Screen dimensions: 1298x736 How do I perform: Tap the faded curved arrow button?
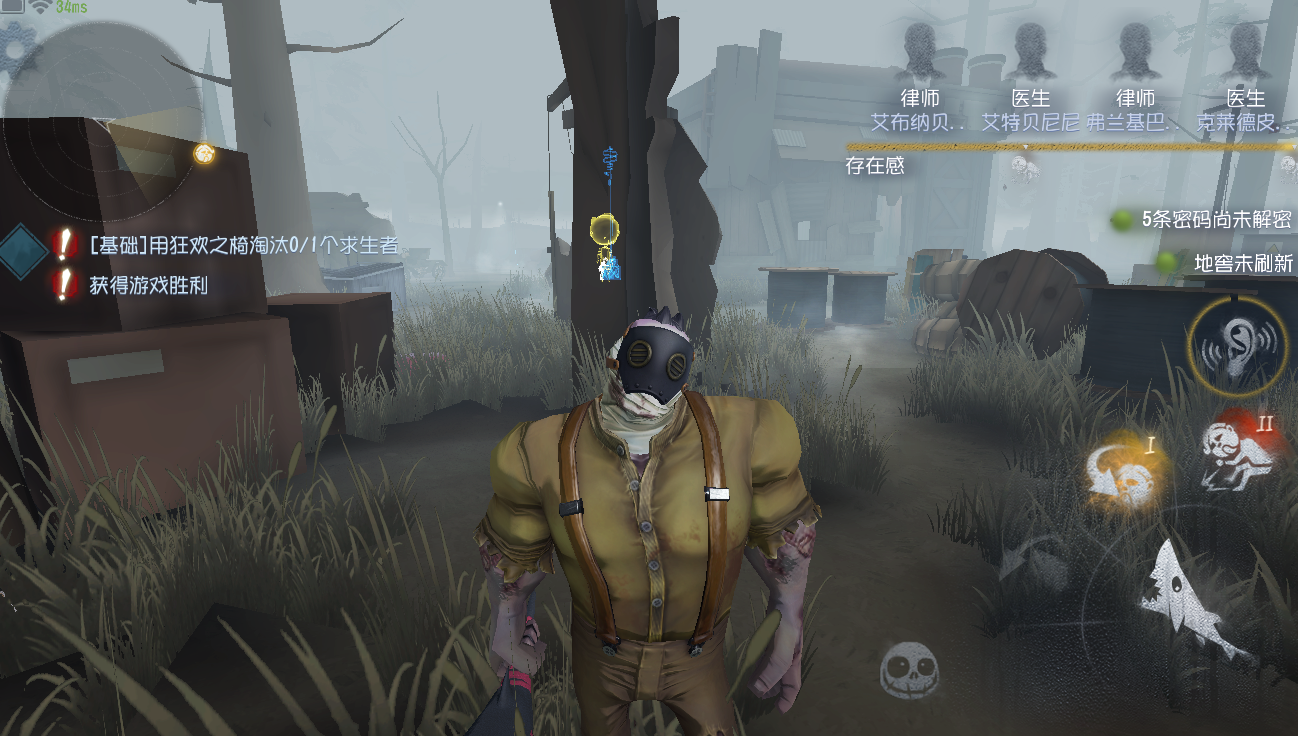click(1030, 562)
